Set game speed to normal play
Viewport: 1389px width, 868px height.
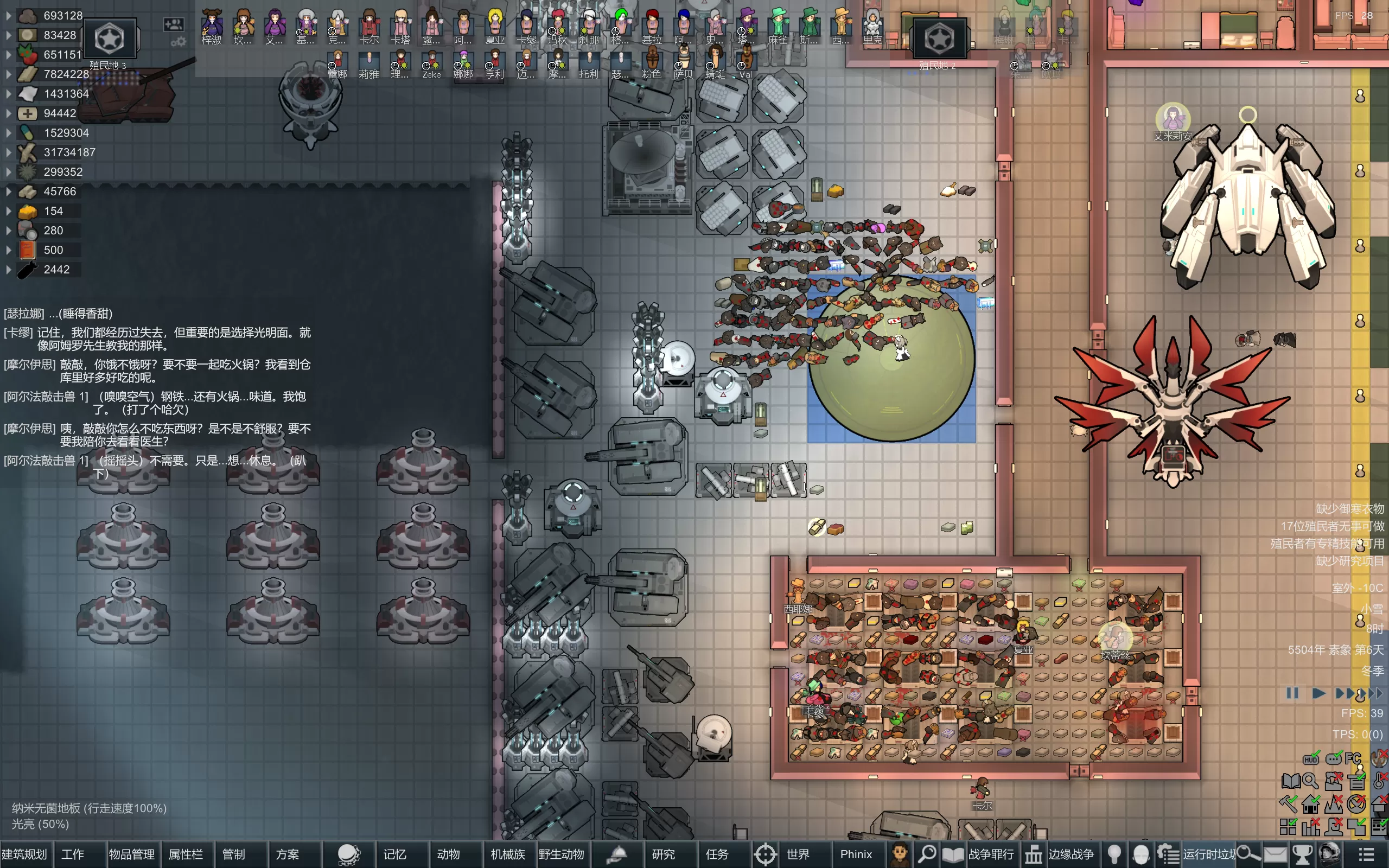point(1318,693)
